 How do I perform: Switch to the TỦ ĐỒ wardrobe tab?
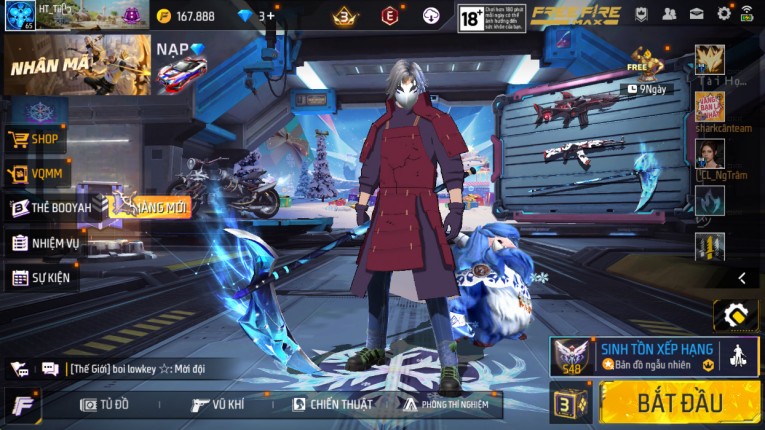[x=105, y=404]
